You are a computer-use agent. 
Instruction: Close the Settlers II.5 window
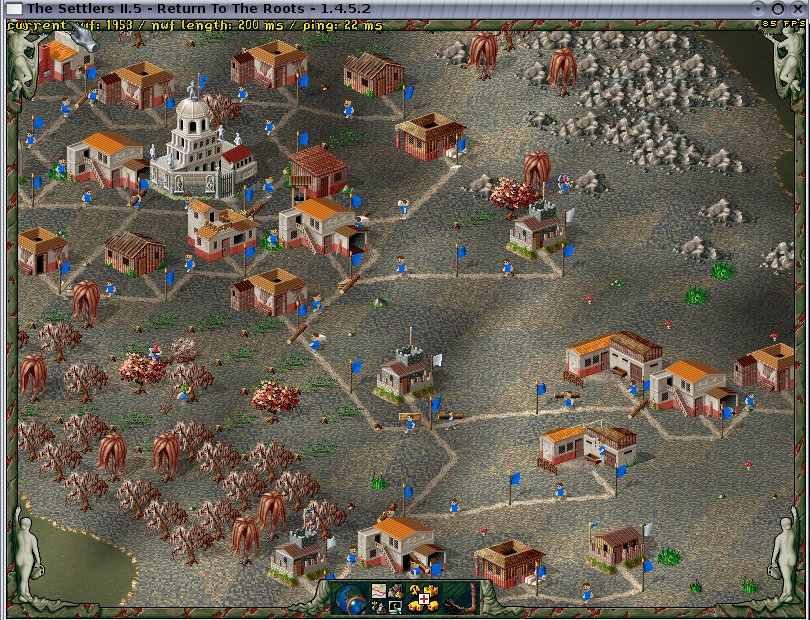[797, 8]
